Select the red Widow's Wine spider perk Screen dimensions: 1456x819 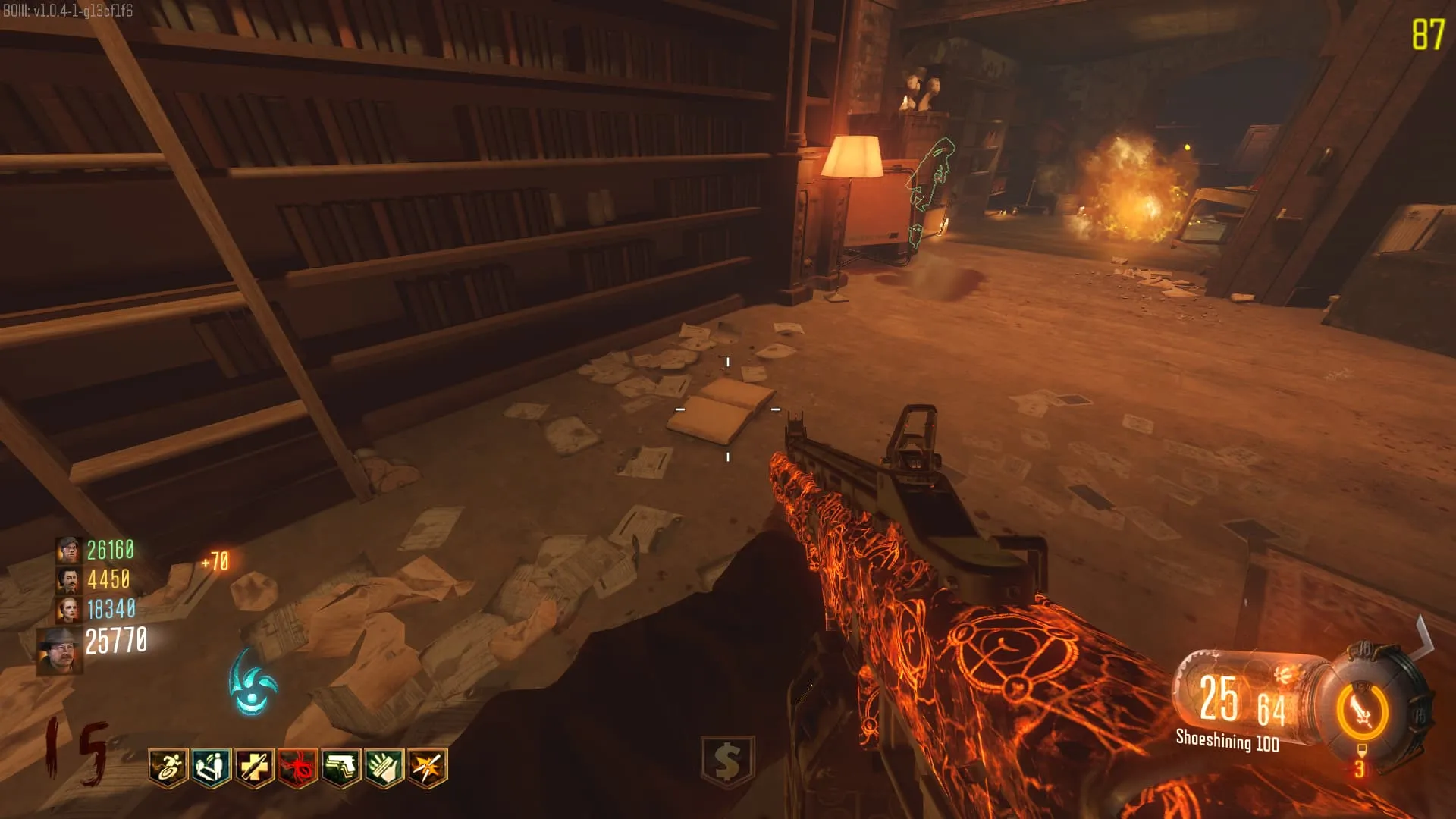click(x=298, y=768)
